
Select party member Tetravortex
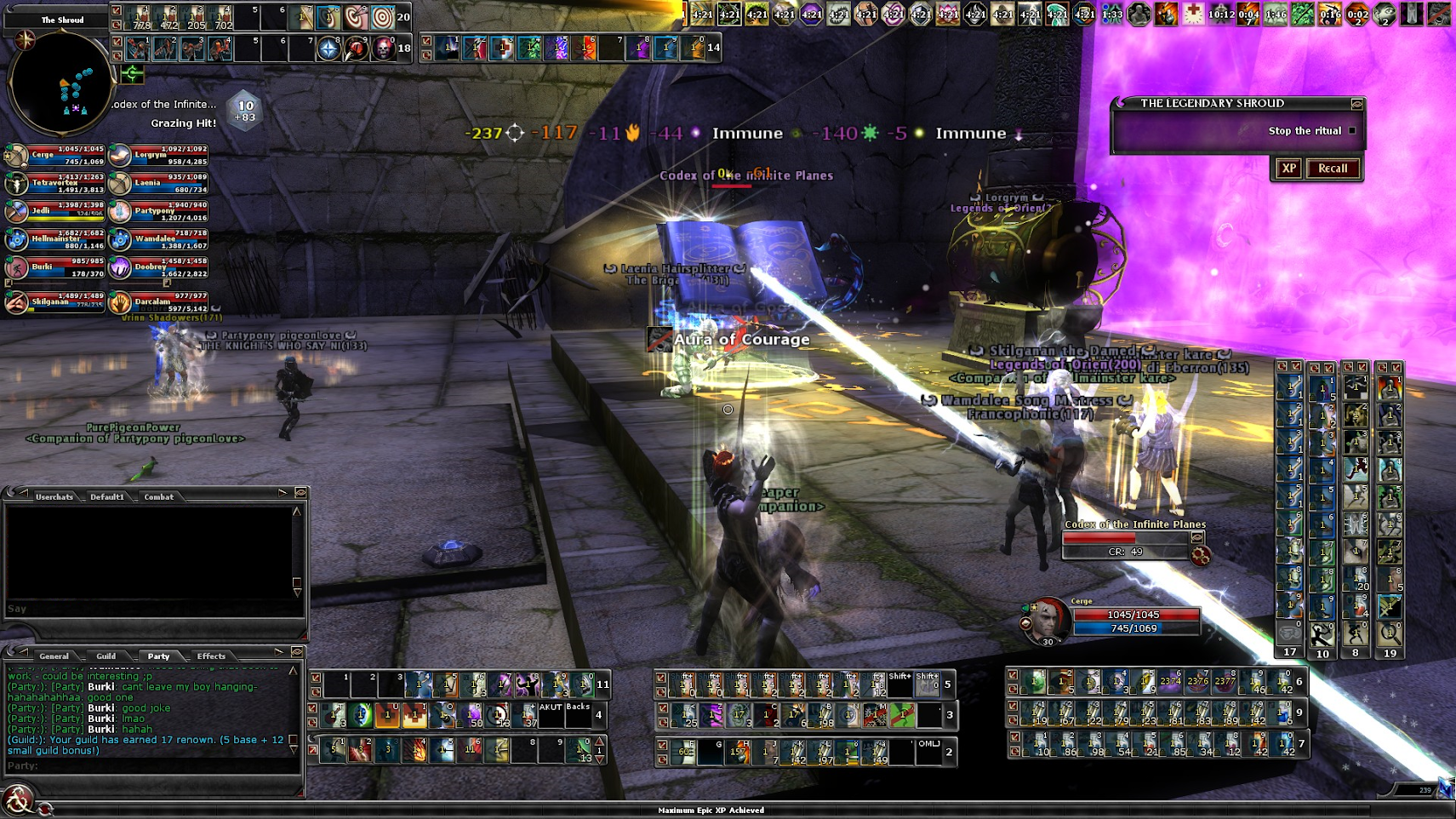coord(55,184)
